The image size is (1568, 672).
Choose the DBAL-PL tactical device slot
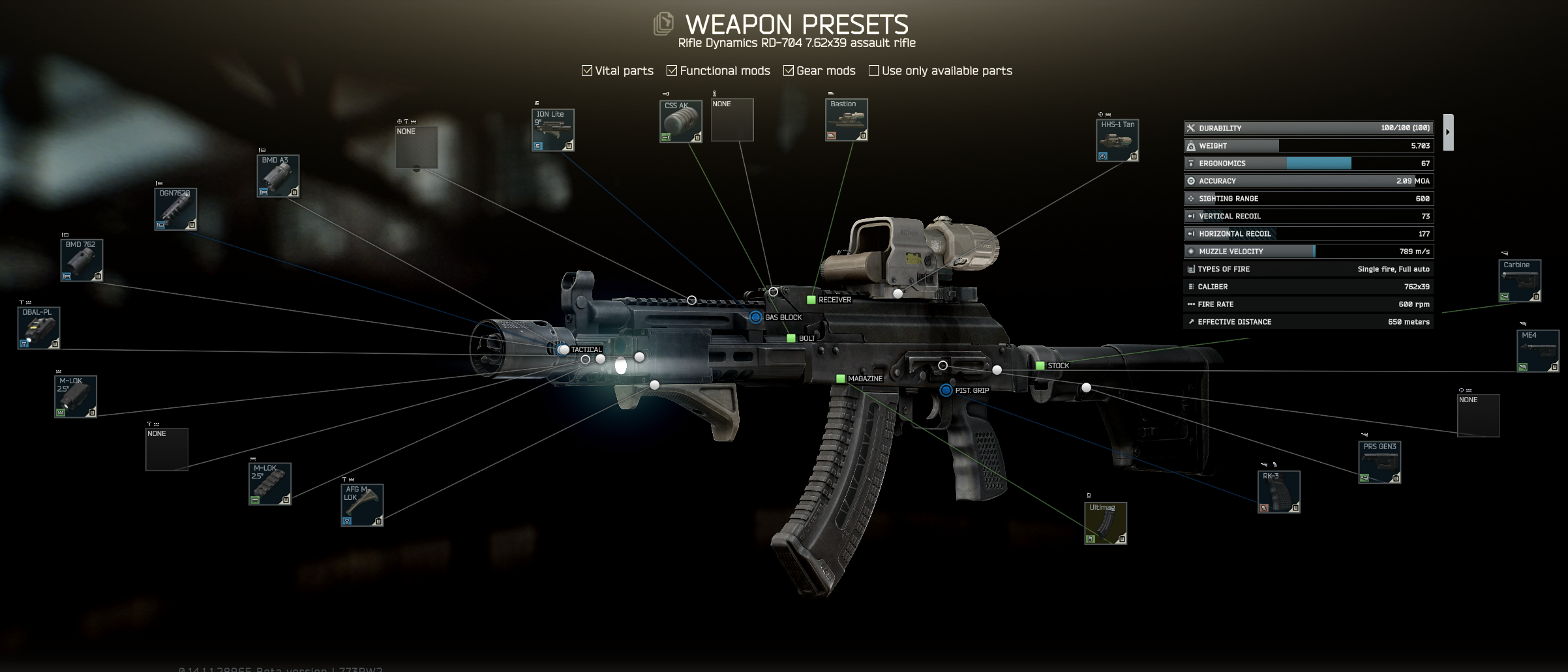(38, 328)
